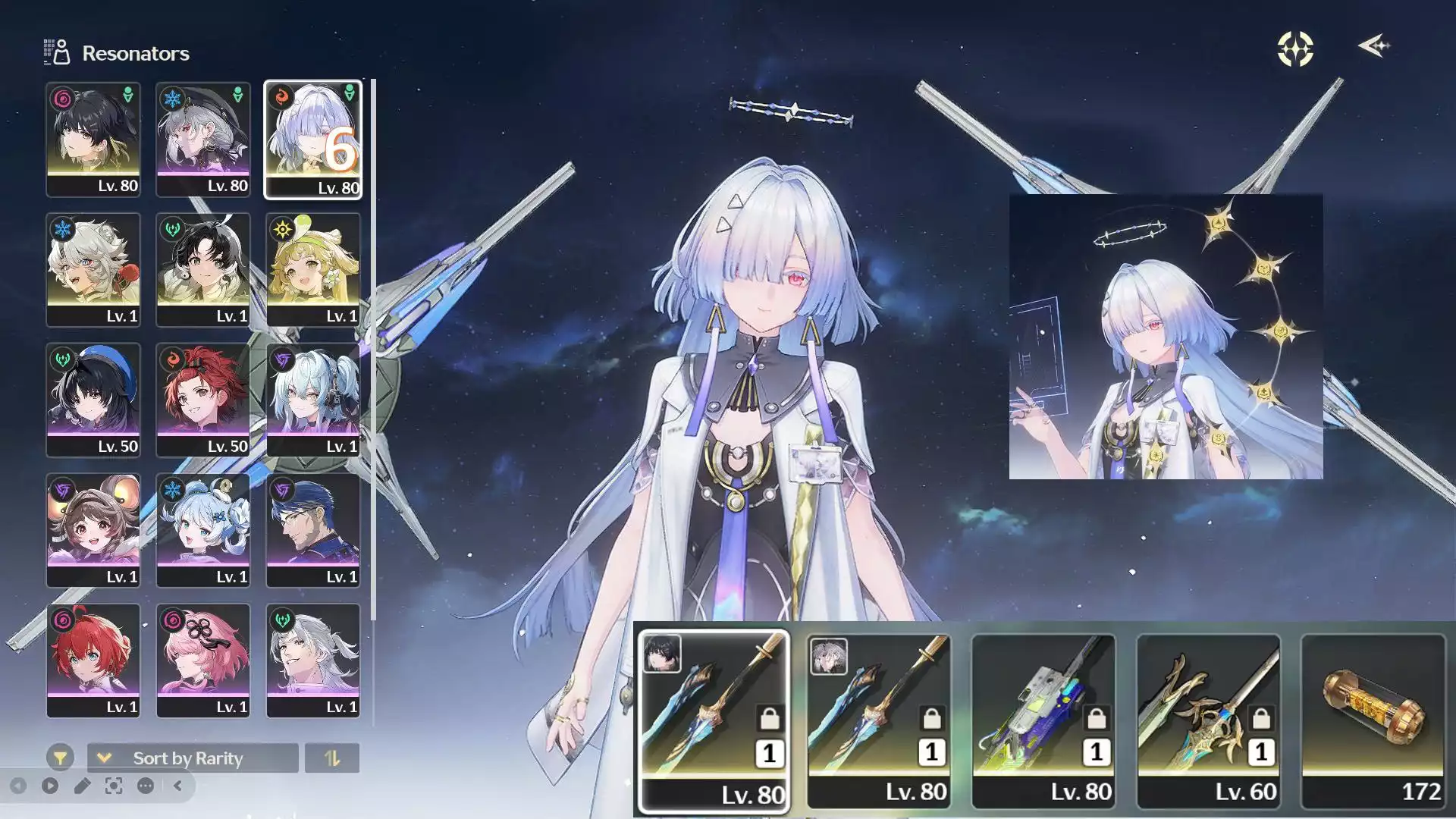Toggle the sort order arrows button
The image size is (1456, 819).
point(332,758)
